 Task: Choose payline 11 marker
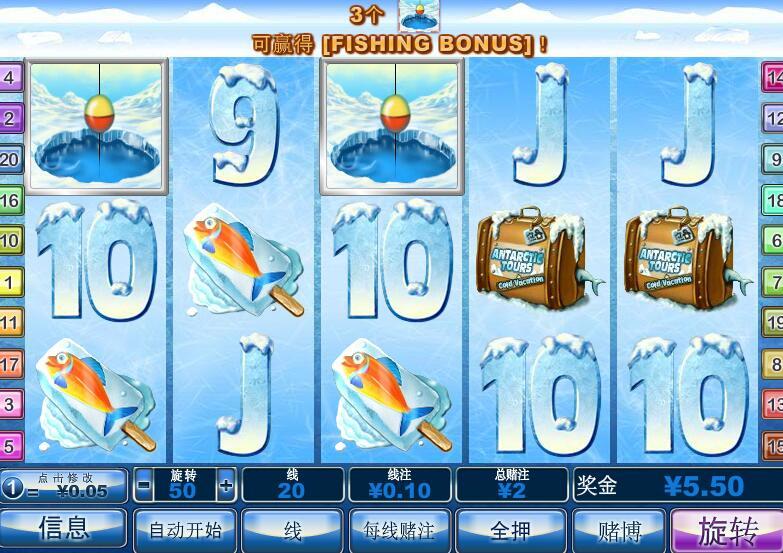[x=10, y=323]
